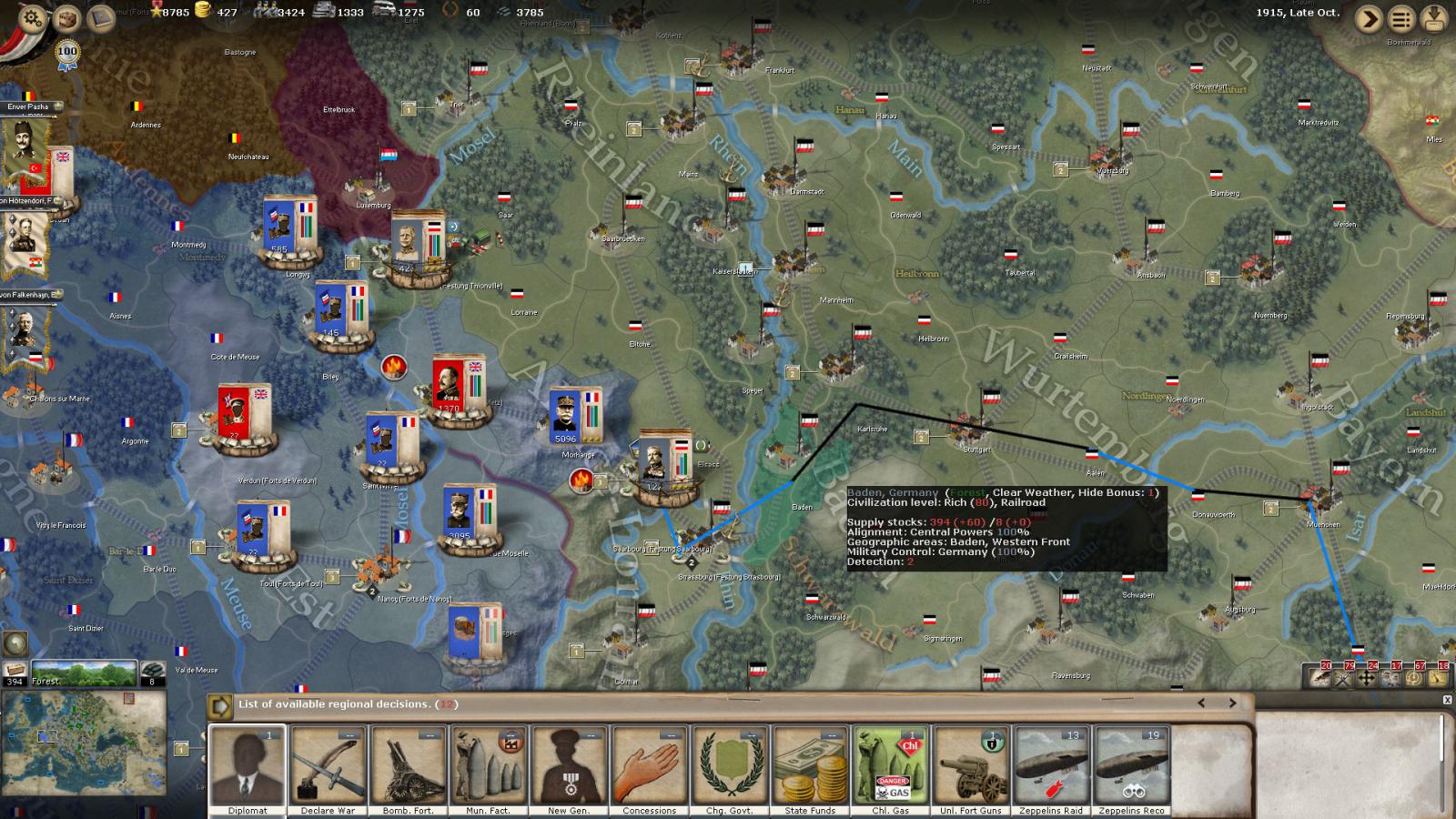Show next page of regional decisions

tap(1233, 703)
